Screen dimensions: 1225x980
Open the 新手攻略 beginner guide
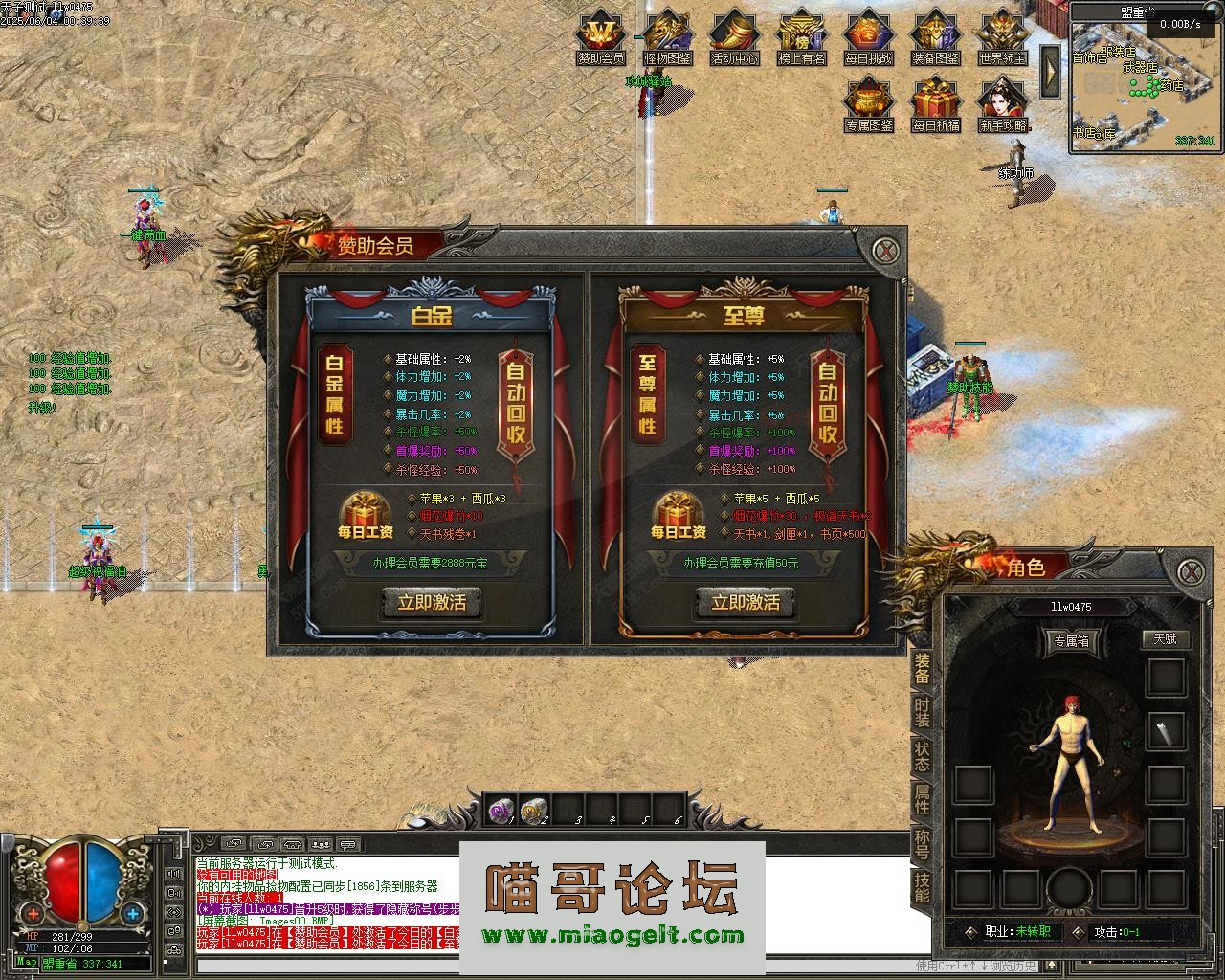tap(1002, 105)
